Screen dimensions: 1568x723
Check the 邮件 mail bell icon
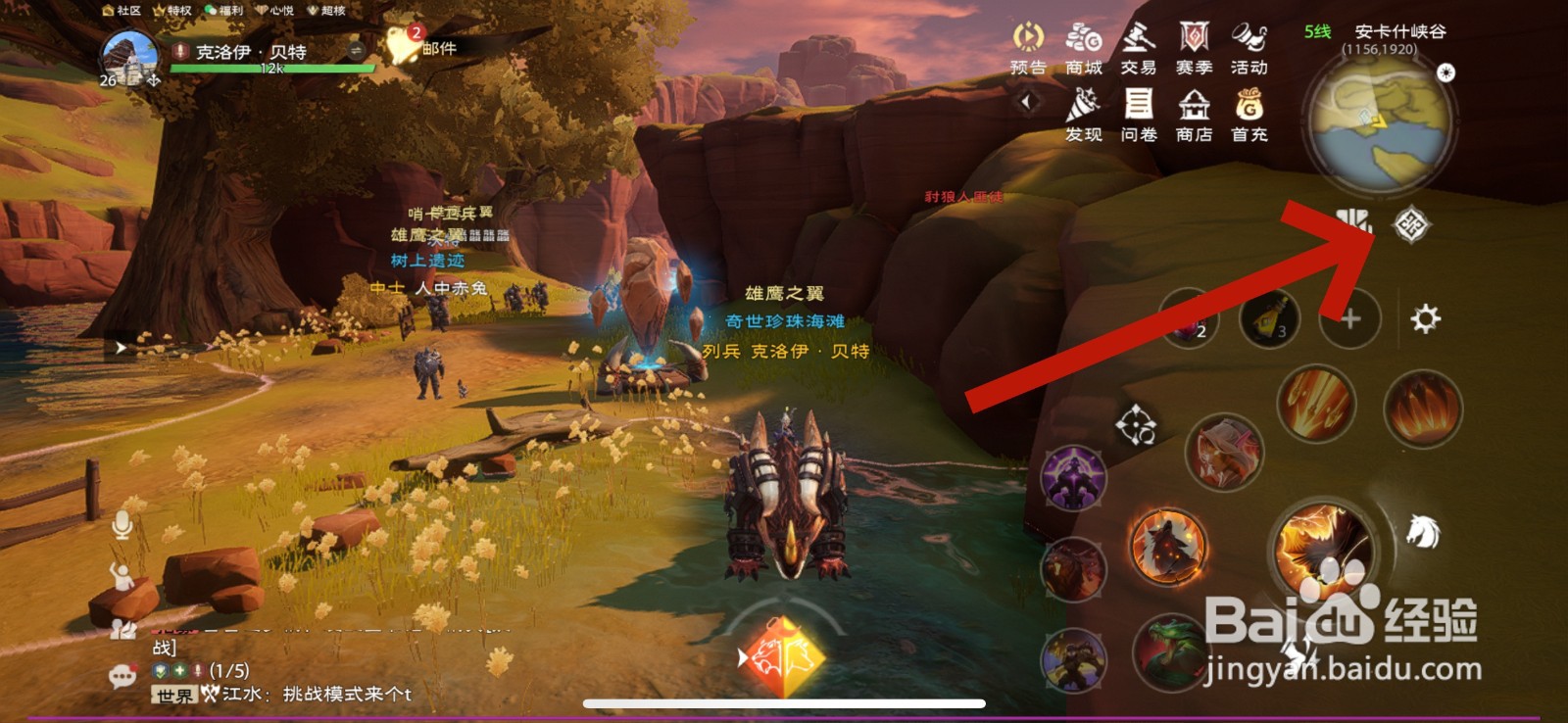(402, 45)
